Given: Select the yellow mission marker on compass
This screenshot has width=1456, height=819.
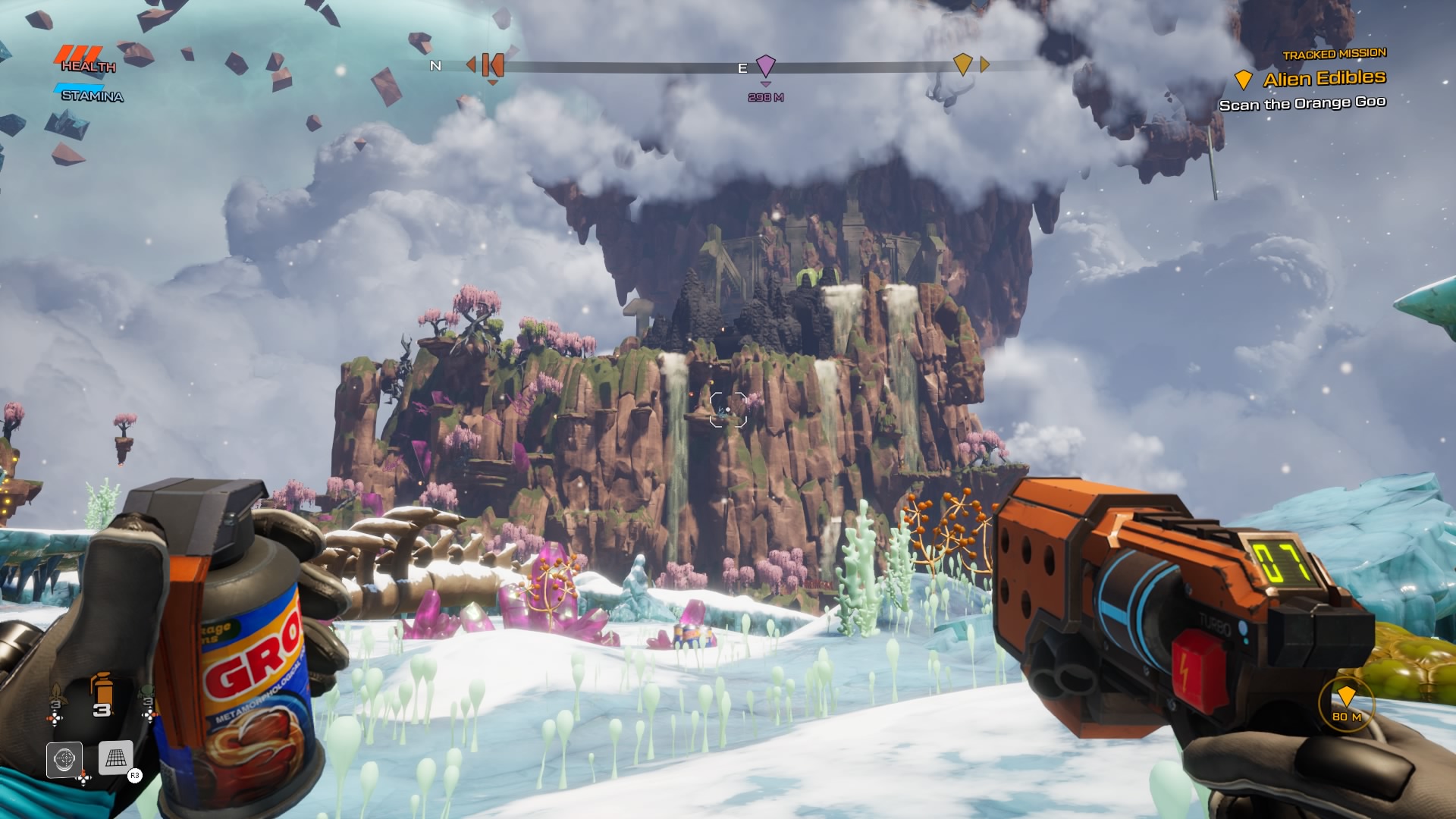Looking at the screenshot, I should (x=962, y=64).
